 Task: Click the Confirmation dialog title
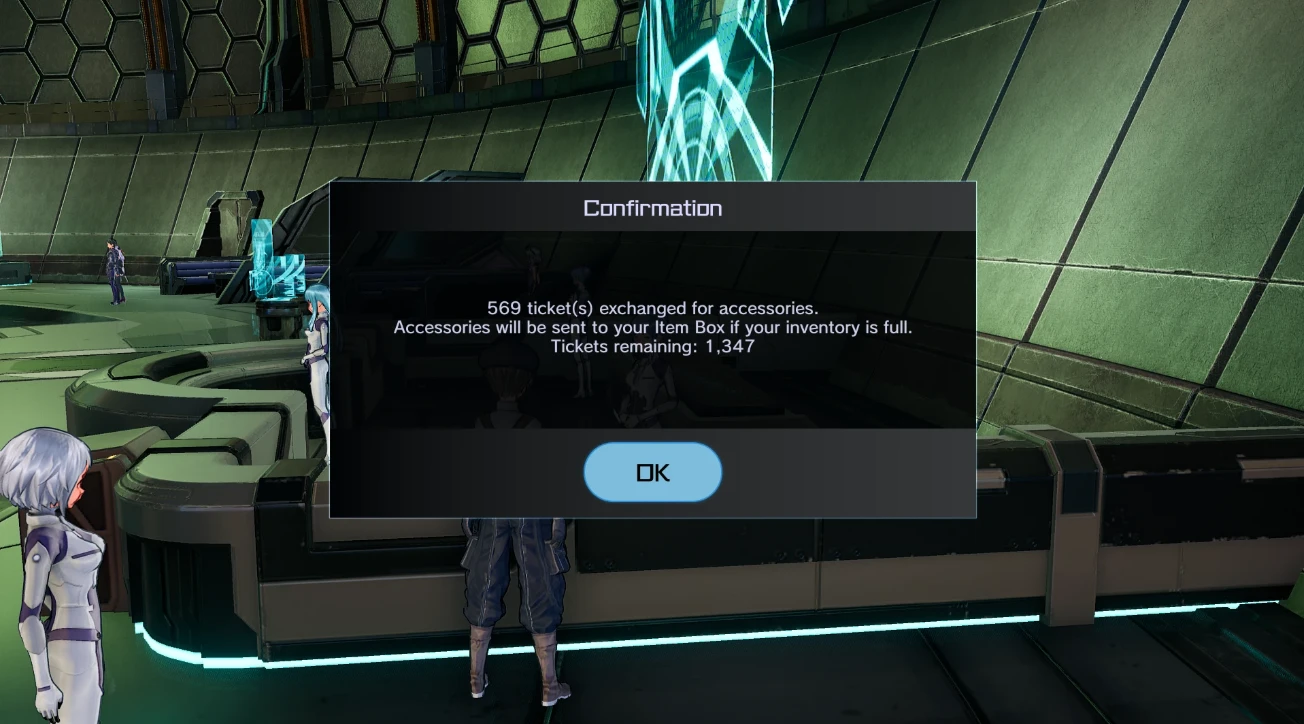(652, 208)
